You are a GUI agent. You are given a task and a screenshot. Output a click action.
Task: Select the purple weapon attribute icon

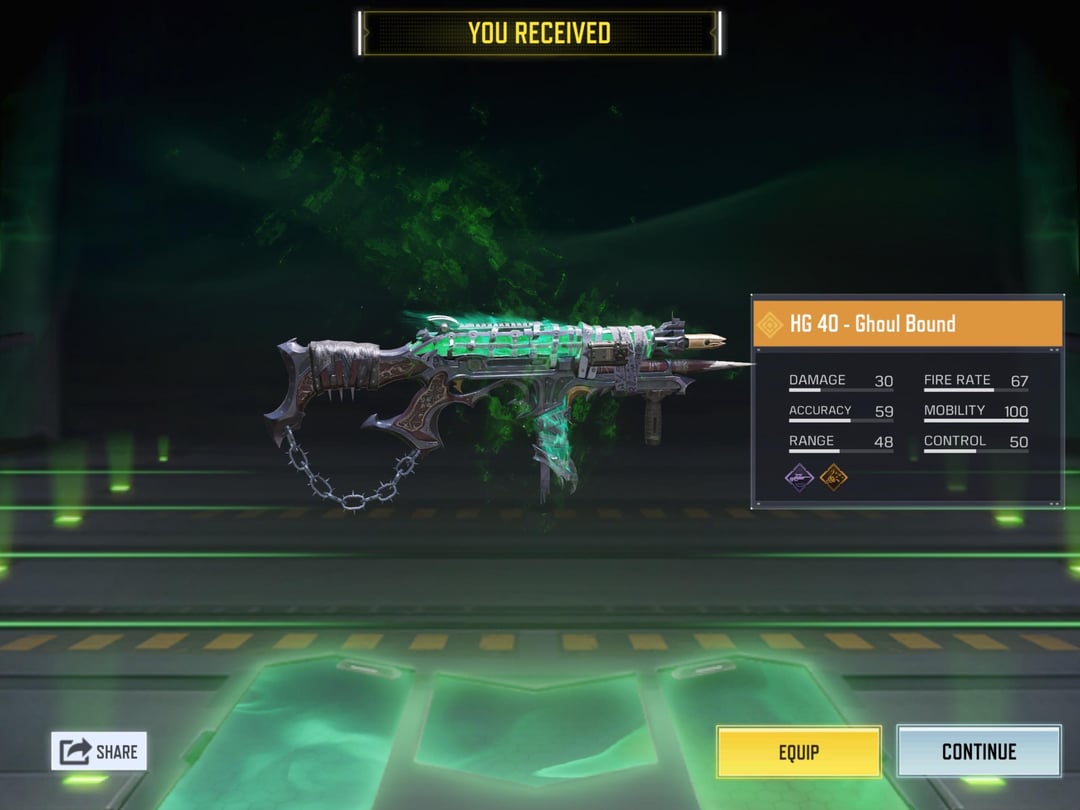(799, 477)
